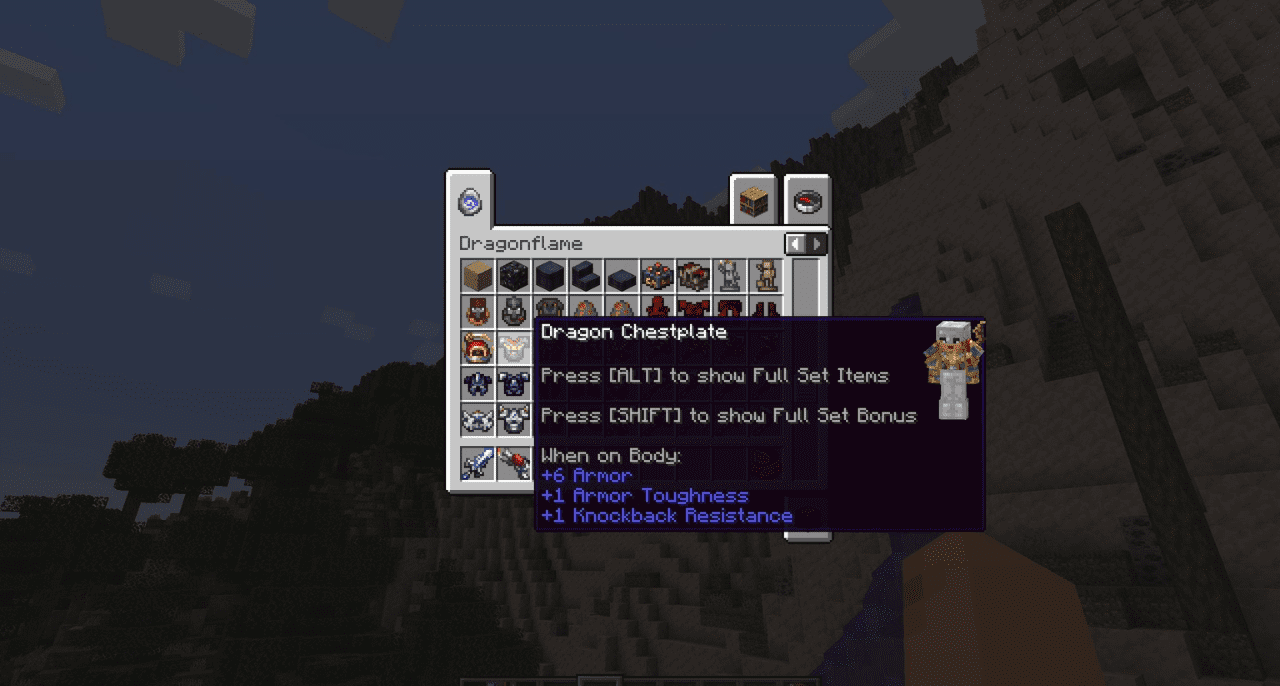This screenshot has width=1280, height=686.
Task: Select the blue sword item
Action: point(478,463)
